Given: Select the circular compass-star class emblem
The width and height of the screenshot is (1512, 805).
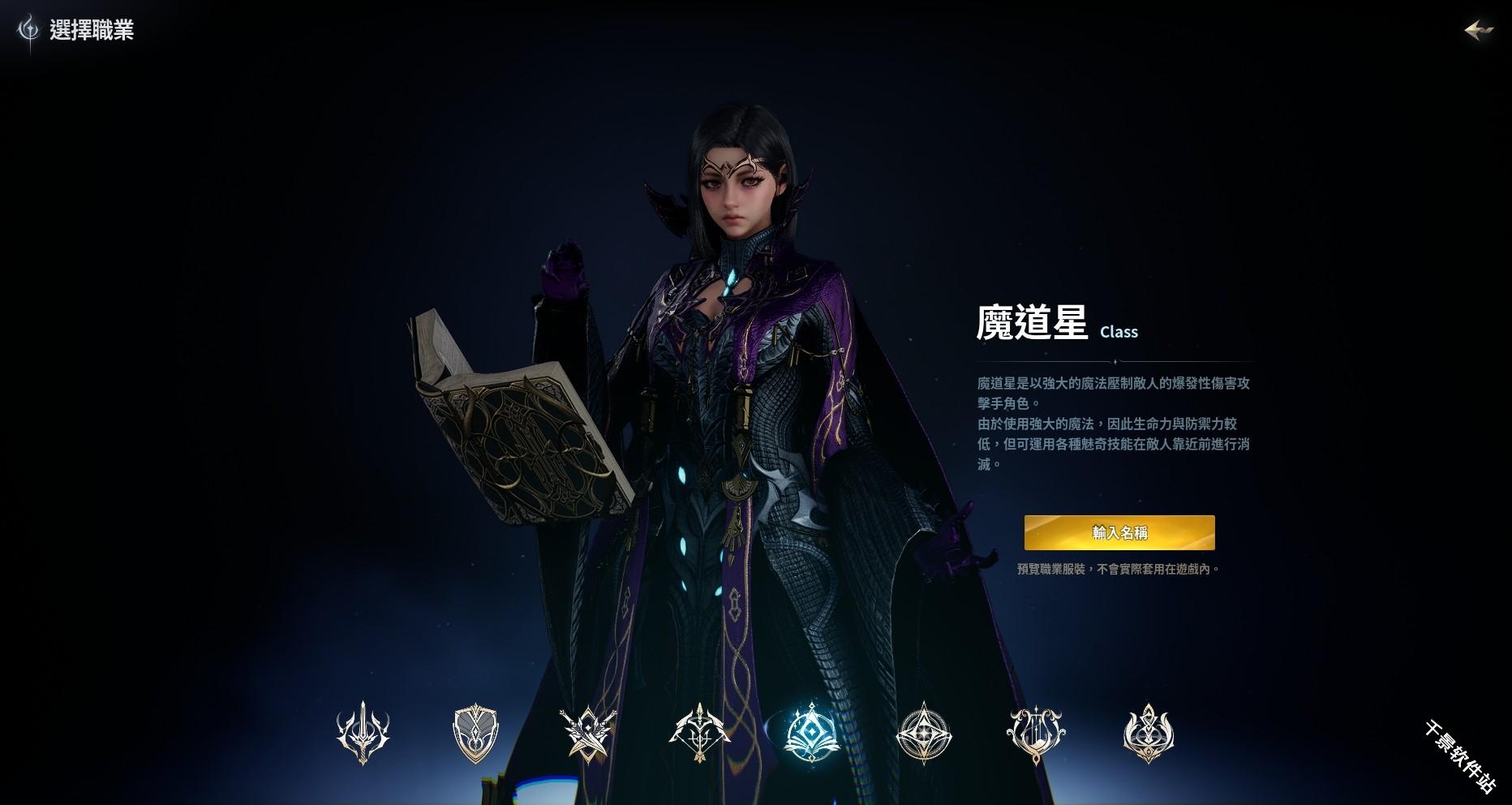Looking at the screenshot, I should click(x=923, y=734).
